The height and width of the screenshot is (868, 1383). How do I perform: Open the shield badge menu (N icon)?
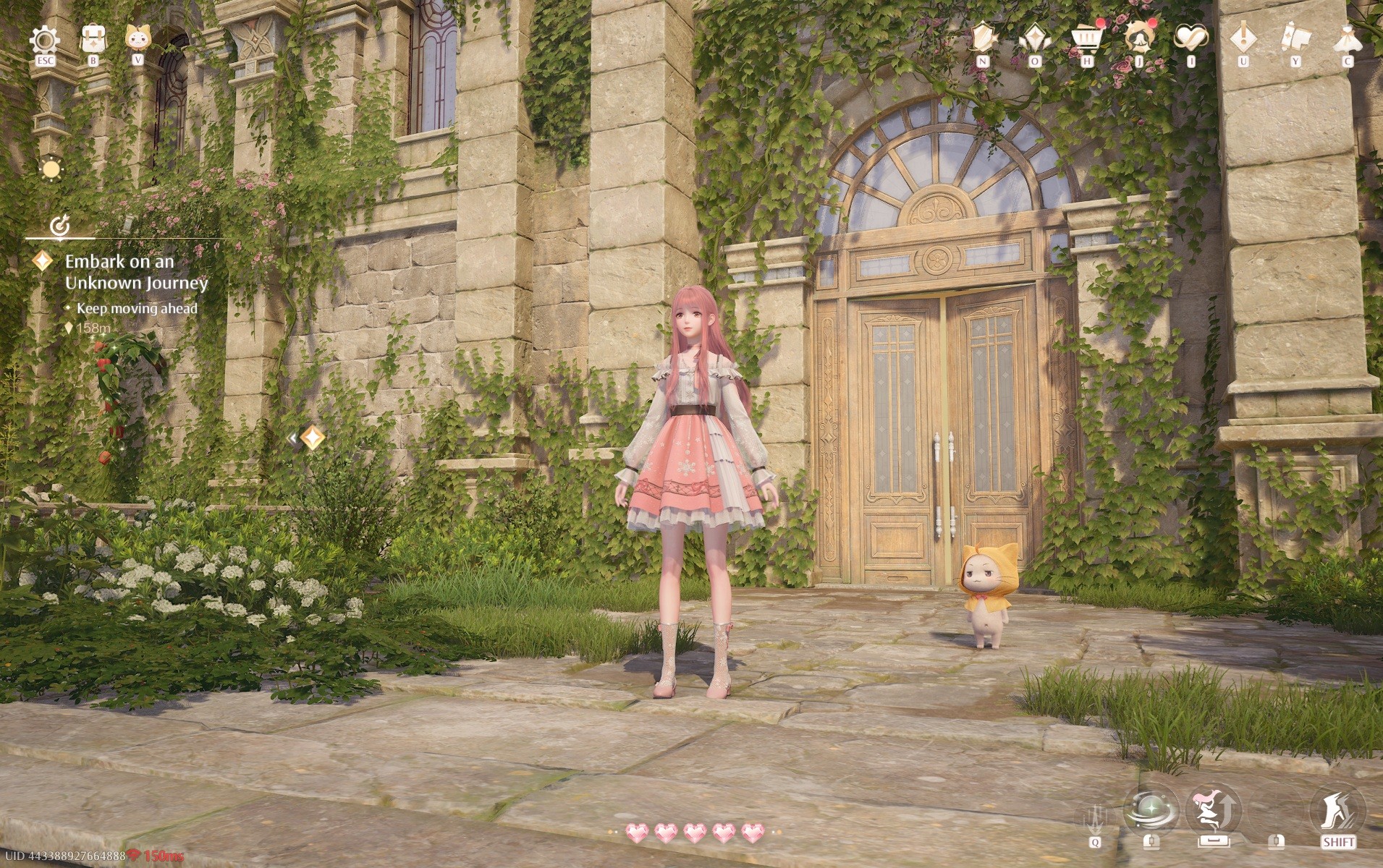[984, 38]
